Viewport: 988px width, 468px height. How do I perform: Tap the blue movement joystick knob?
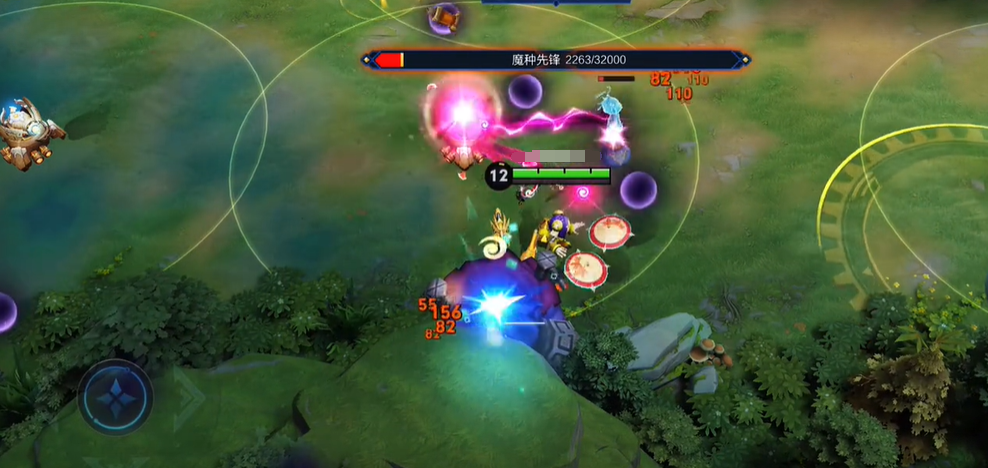(x=115, y=396)
